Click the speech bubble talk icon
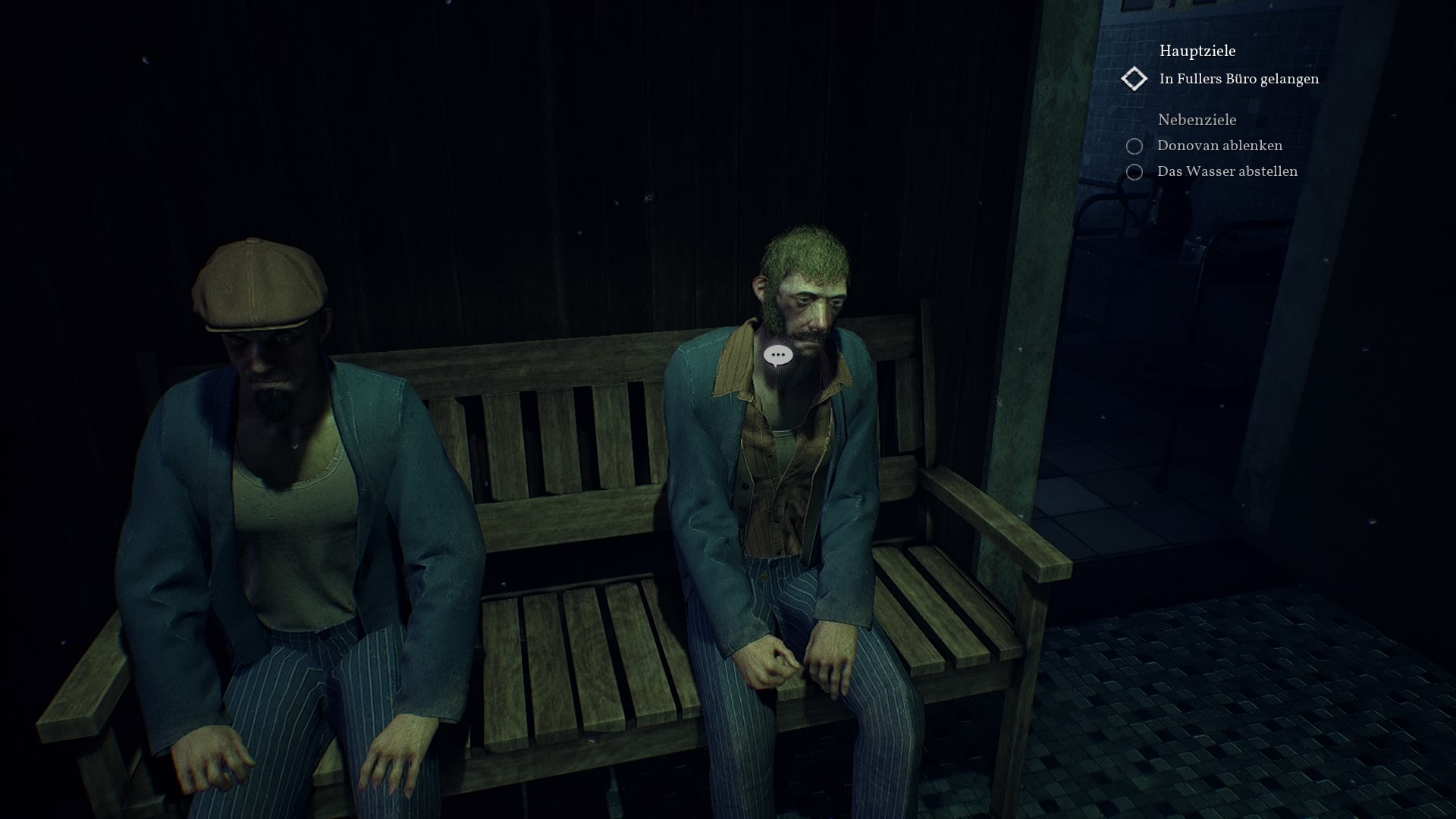This screenshot has height=819, width=1456. [778, 355]
